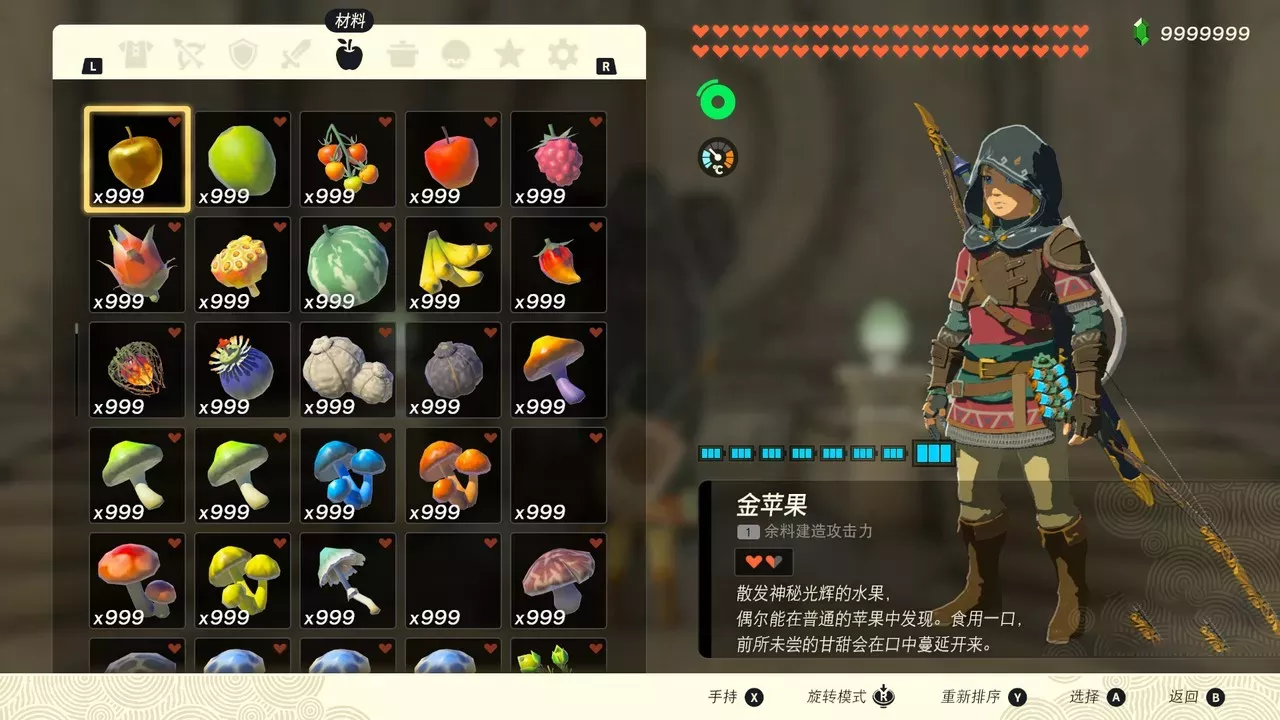Choose the Hylian tomato cluster slot
Viewport: 1280px width, 720px height.
click(x=348, y=159)
